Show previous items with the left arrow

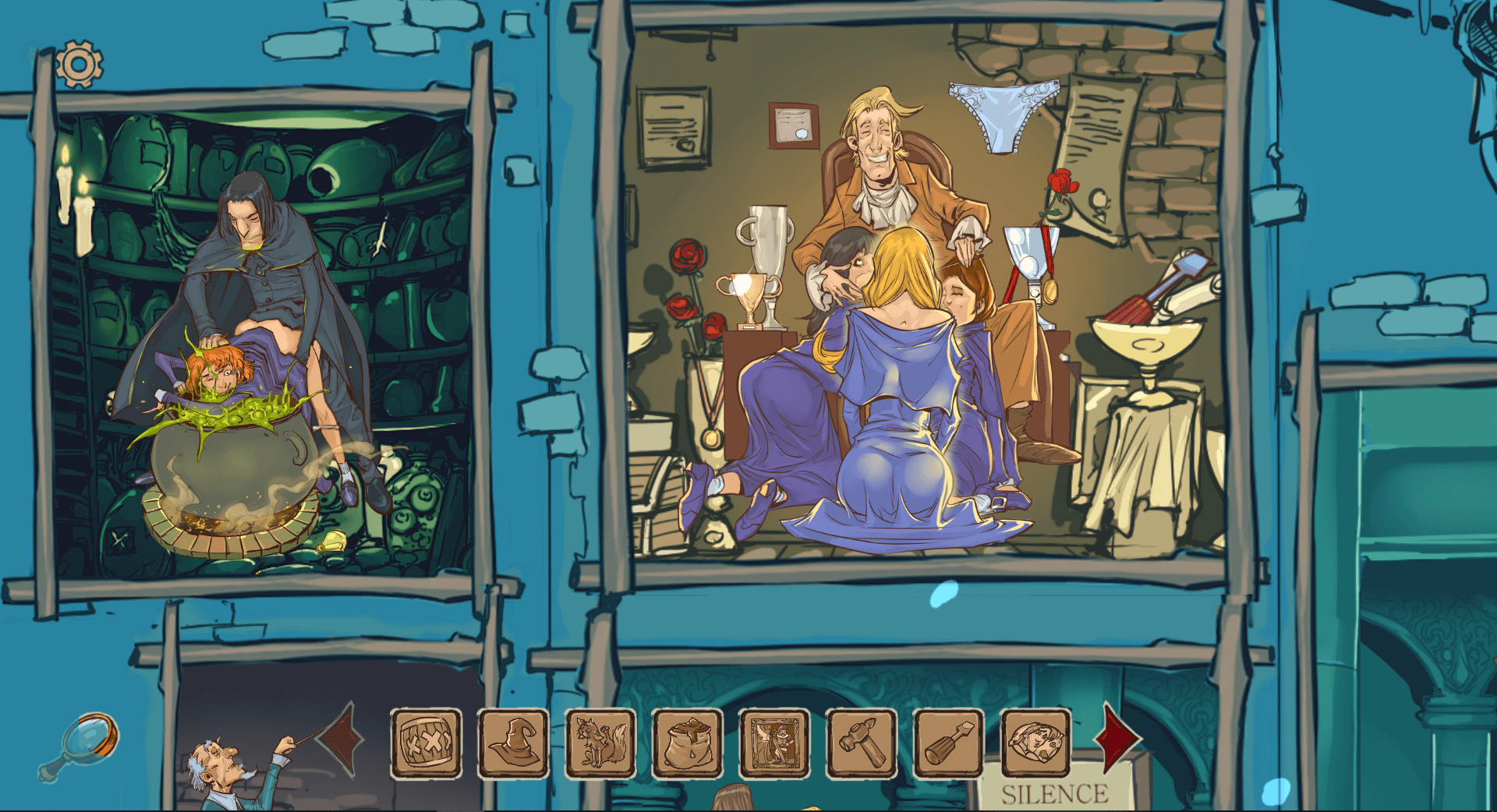click(342, 736)
